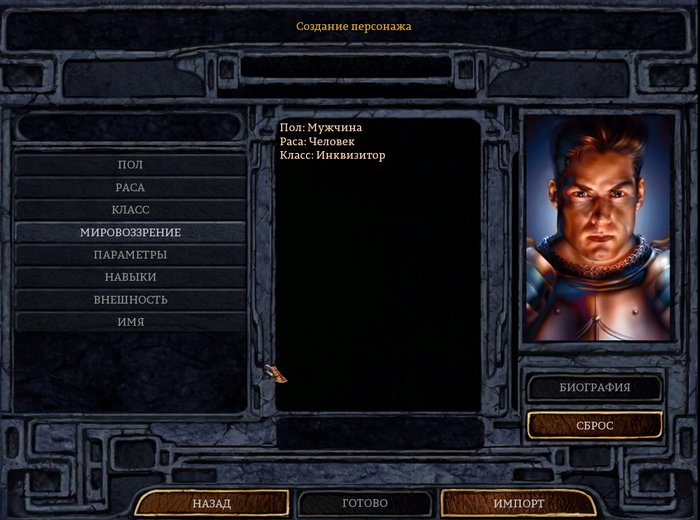Screen dimensions: 700x520
Task: Click the Параметры menu entry
Action: [130, 255]
